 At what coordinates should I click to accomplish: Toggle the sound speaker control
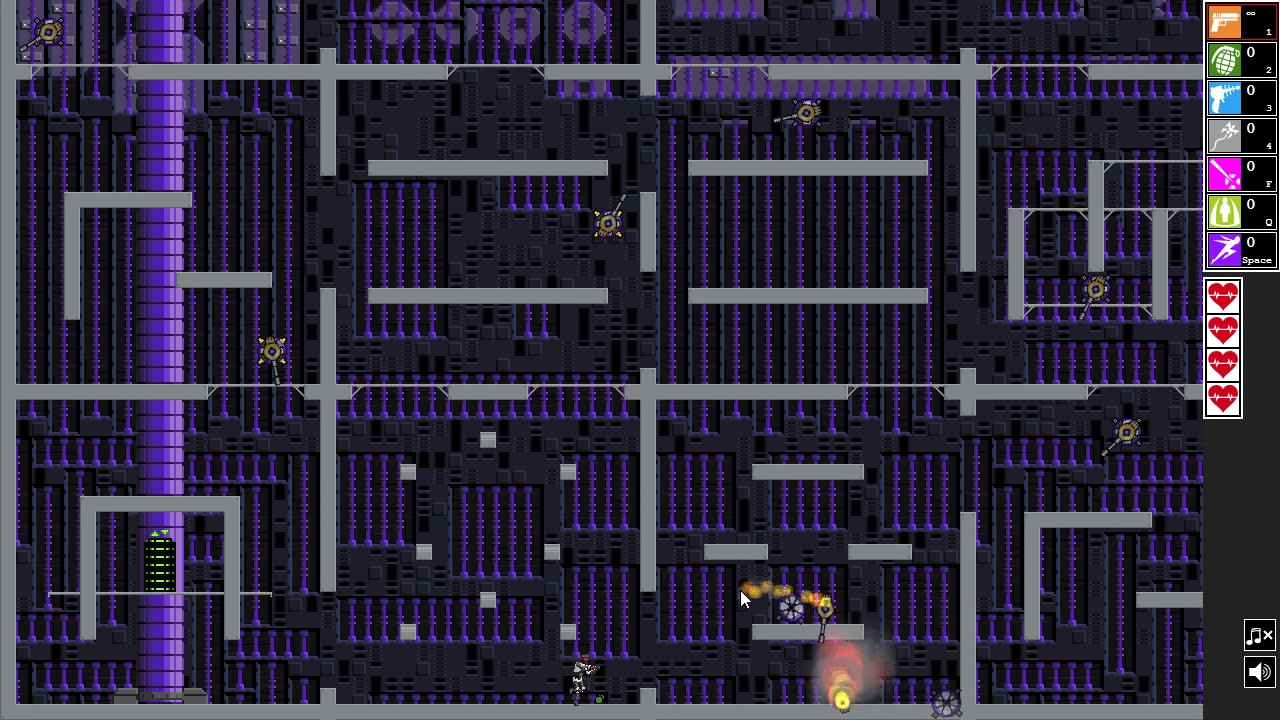(1259, 672)
